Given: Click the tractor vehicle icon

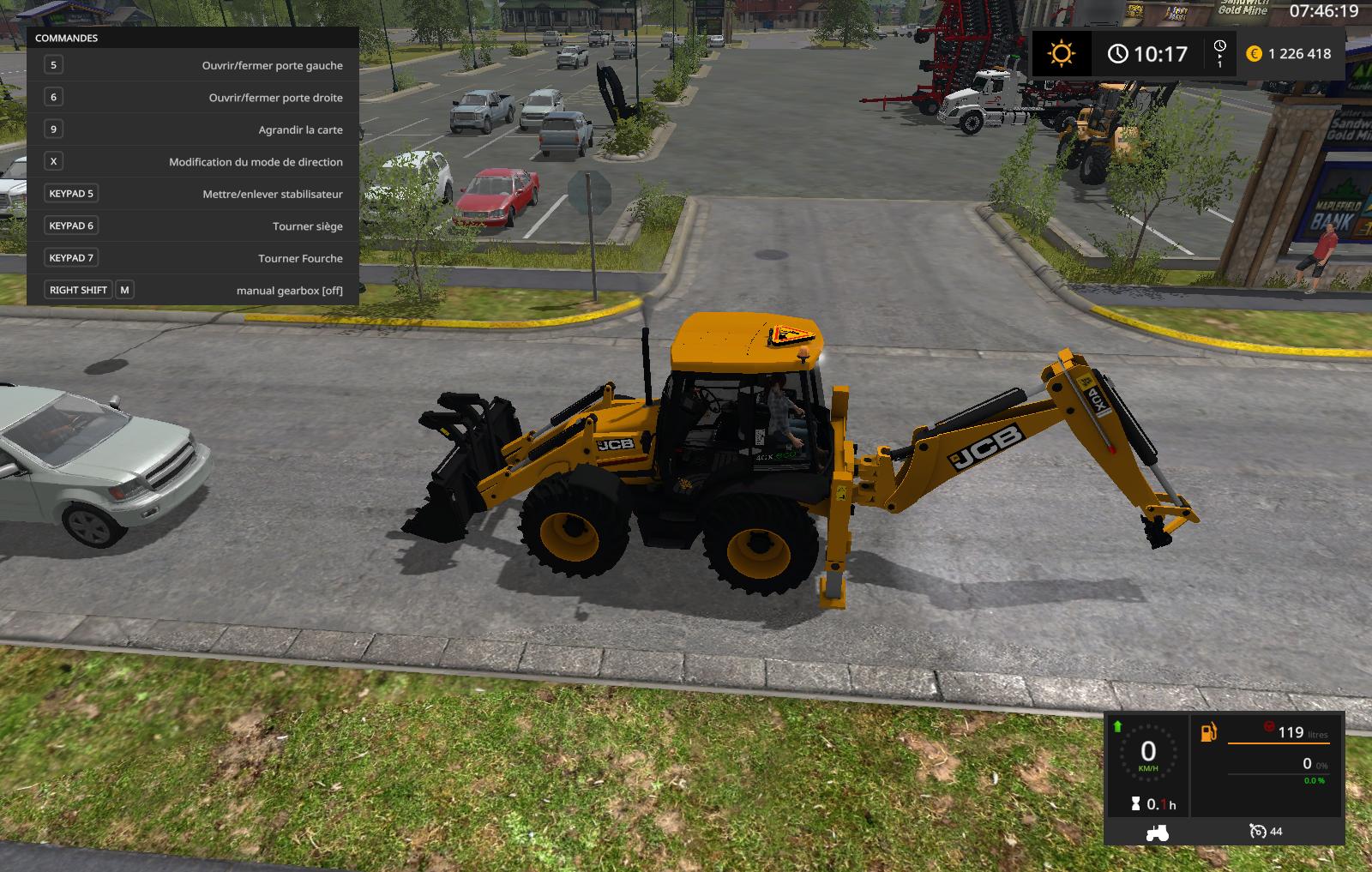Looking at the screenshot, I should (1157, 832).
